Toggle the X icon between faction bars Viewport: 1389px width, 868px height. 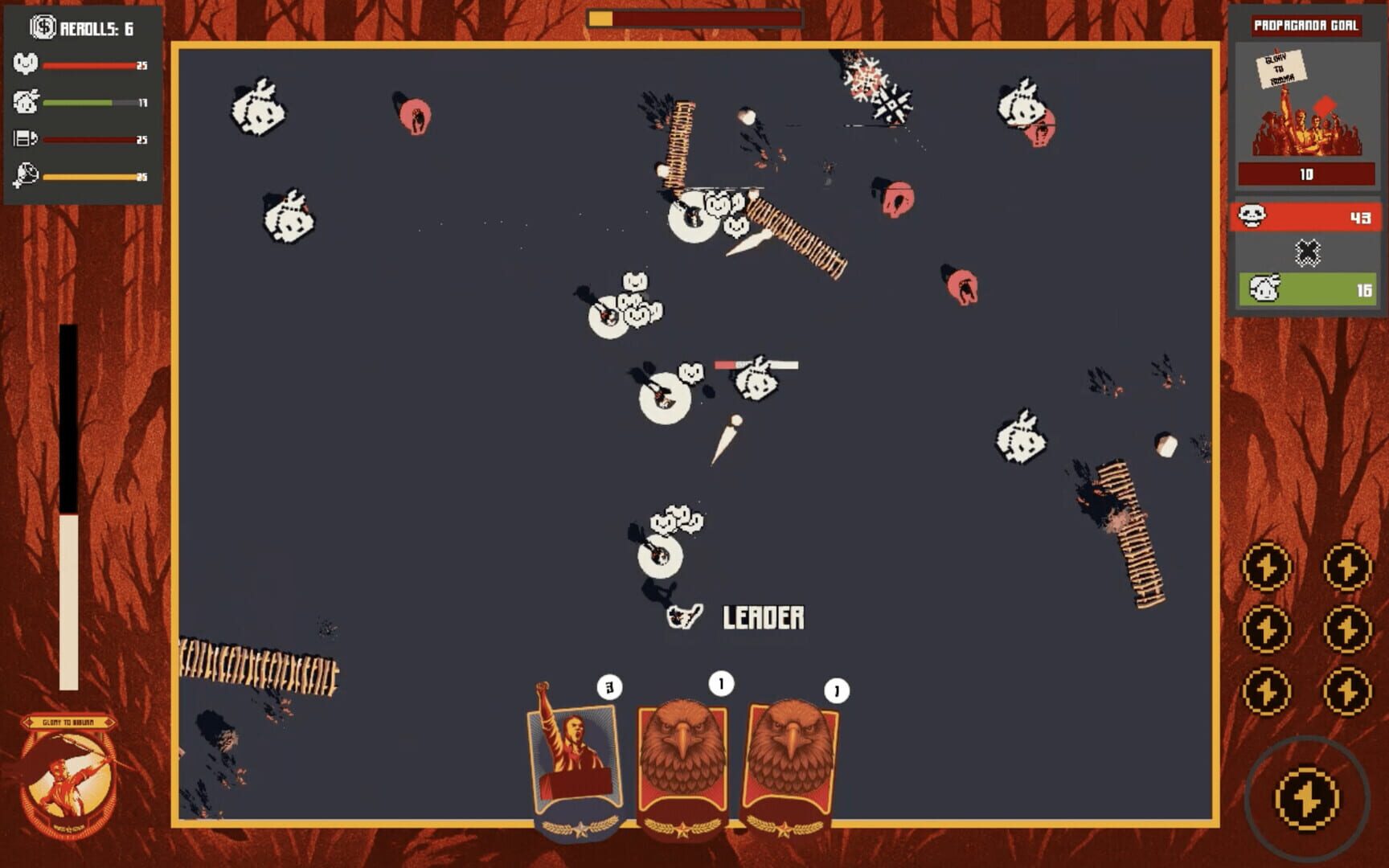(x=1306, y=252)
